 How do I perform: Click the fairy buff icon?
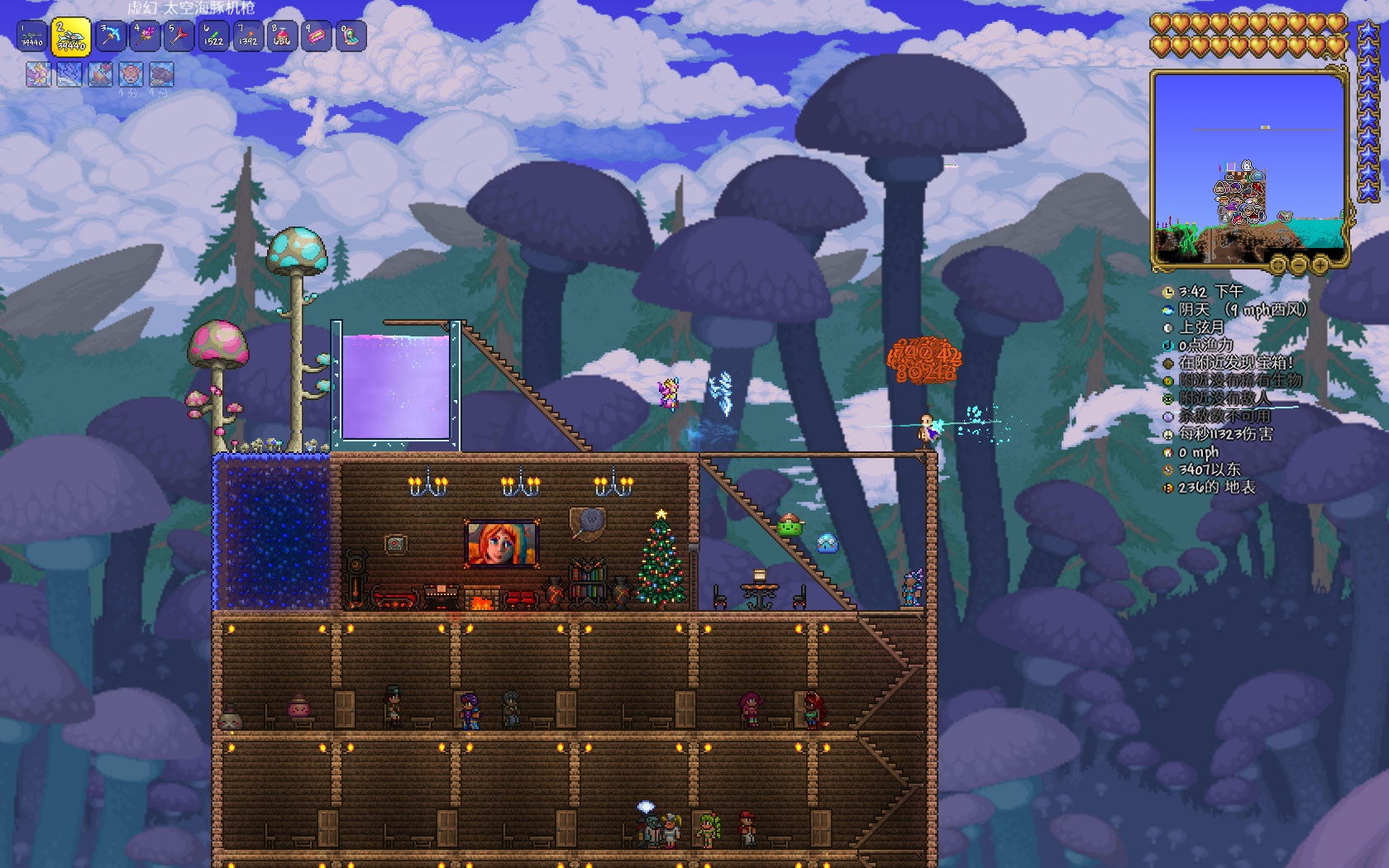(x=39, y=74)
